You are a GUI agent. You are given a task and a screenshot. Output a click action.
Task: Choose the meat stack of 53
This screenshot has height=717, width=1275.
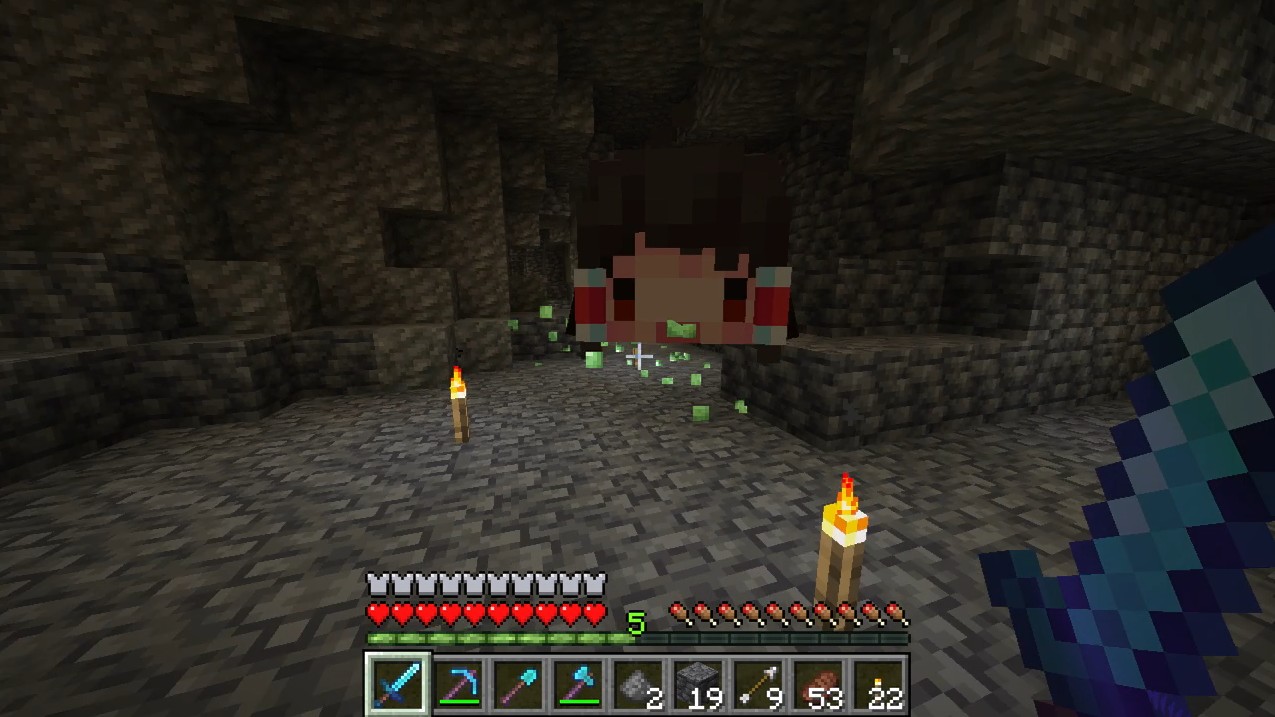(817, 685)
